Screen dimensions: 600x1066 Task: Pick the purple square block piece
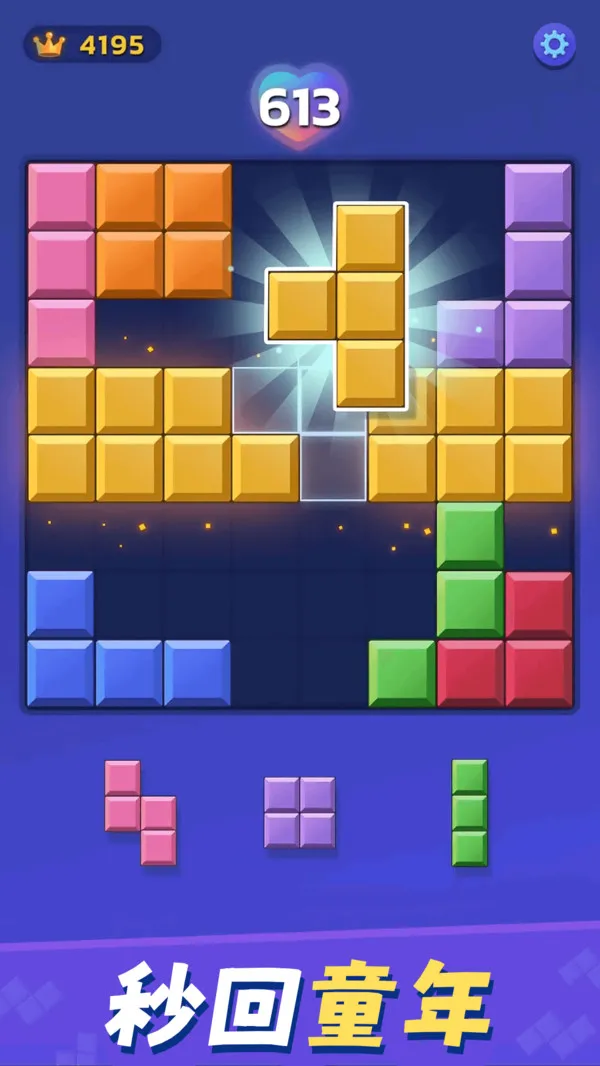pos(299,812)
